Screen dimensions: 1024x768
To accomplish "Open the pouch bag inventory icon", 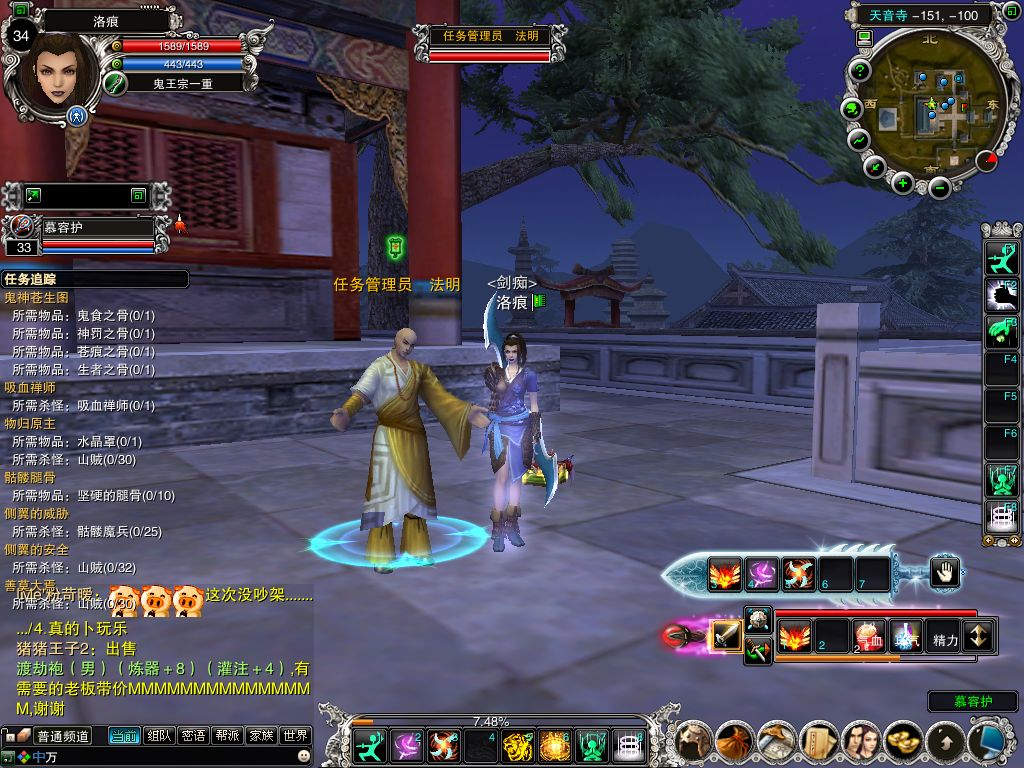I will (x=735, y=741).
